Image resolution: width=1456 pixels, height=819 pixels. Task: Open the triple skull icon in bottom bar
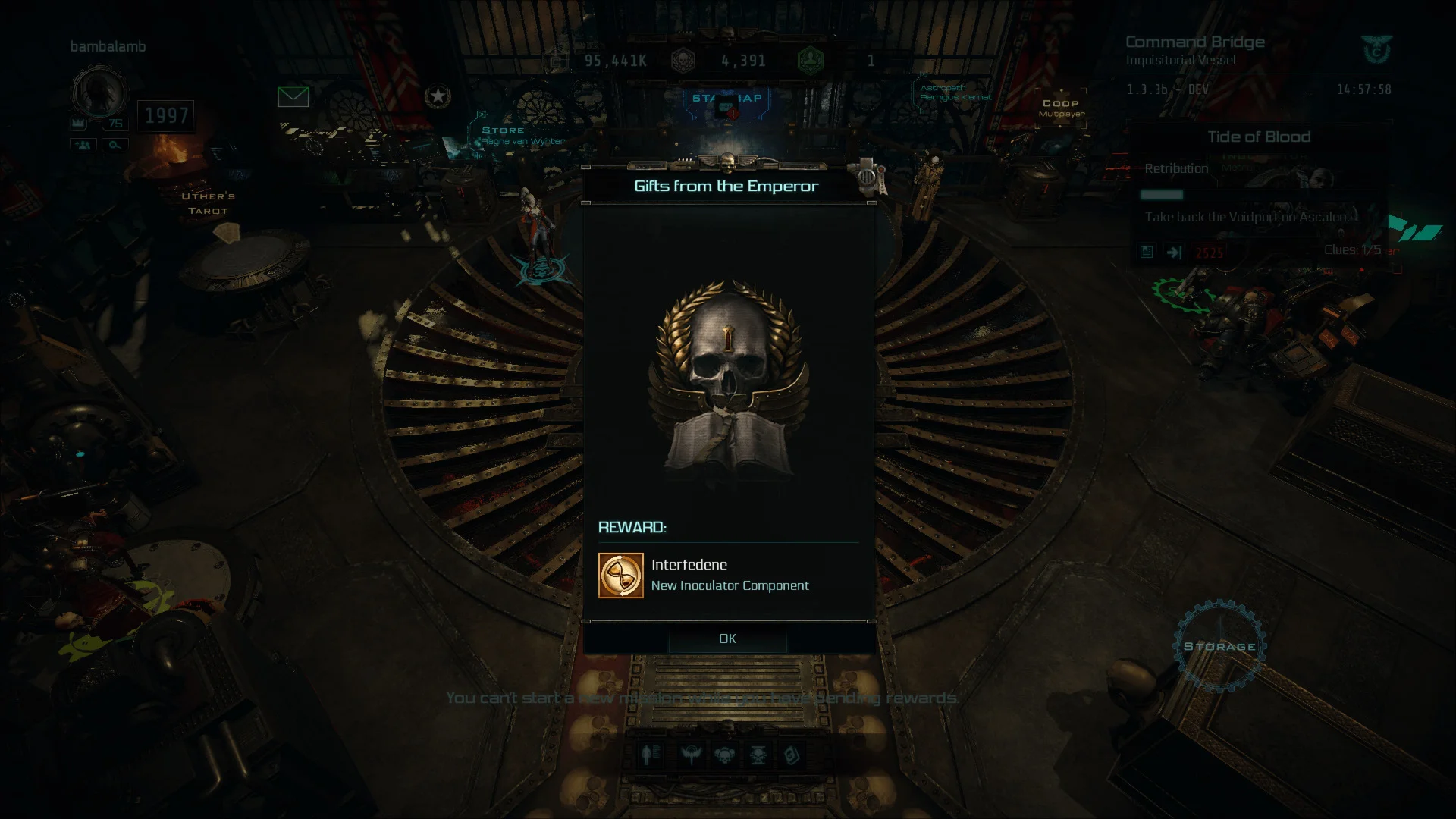click(724, 755)
